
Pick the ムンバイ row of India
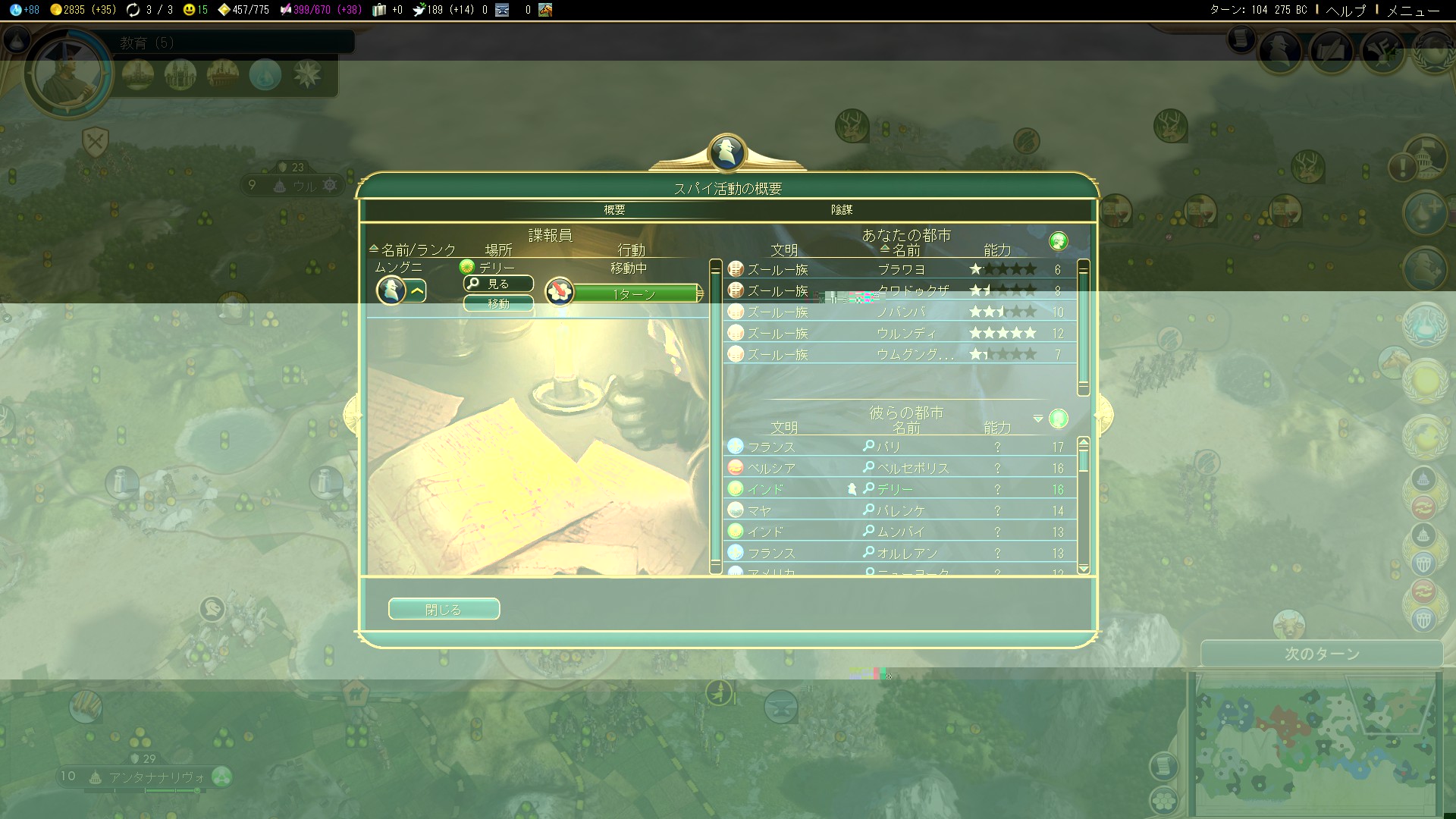tap(900, 532)
